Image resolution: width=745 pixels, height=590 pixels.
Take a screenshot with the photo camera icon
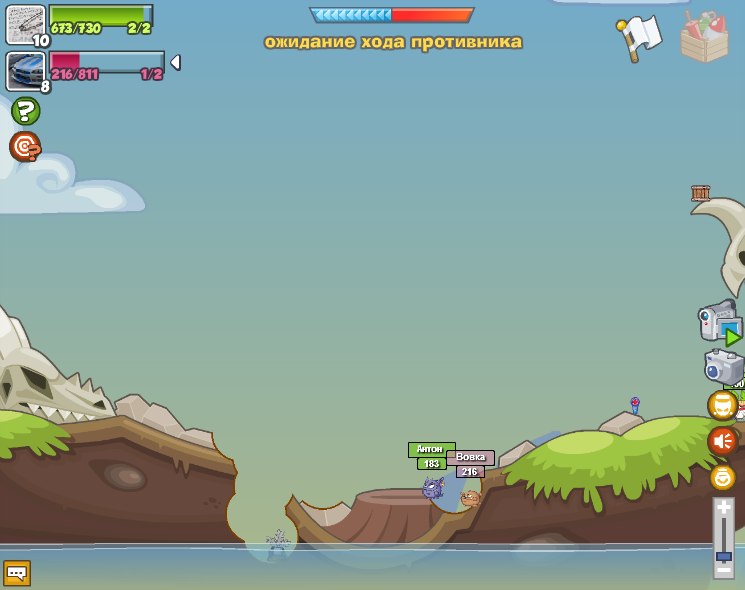(x=722, y=367)
